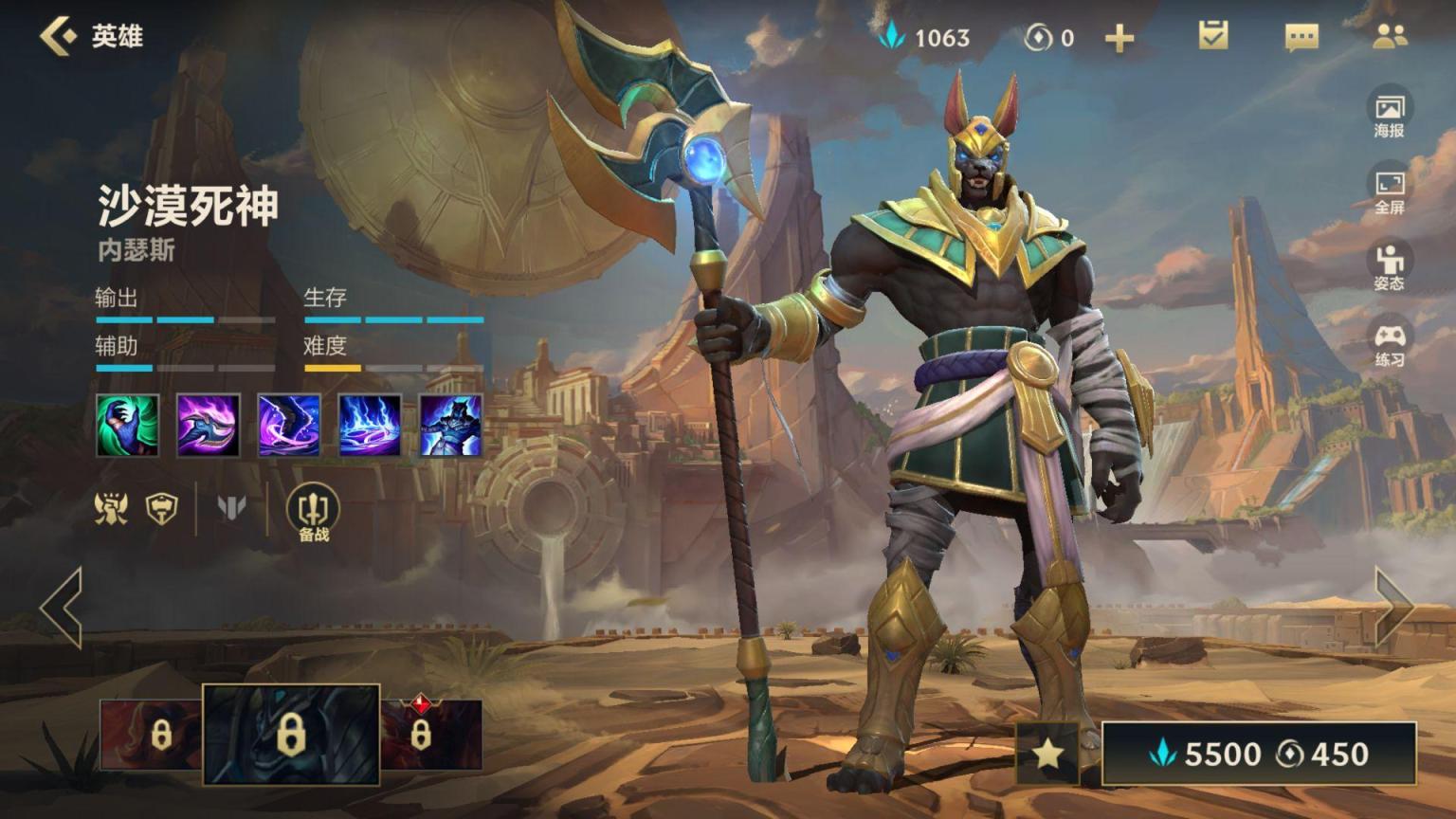Add more currency with the plus button
1456x819 pixels.
pyautogui.click(x=1119, y=38)
